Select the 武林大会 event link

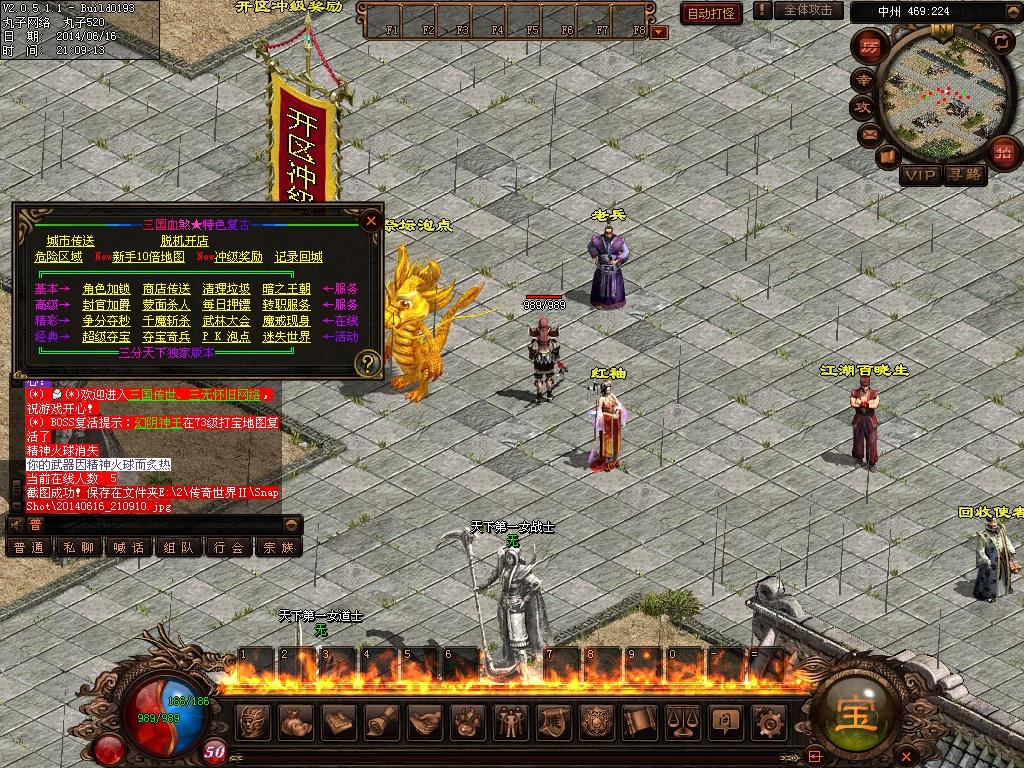pyautogui.click(x=226, y=321)
